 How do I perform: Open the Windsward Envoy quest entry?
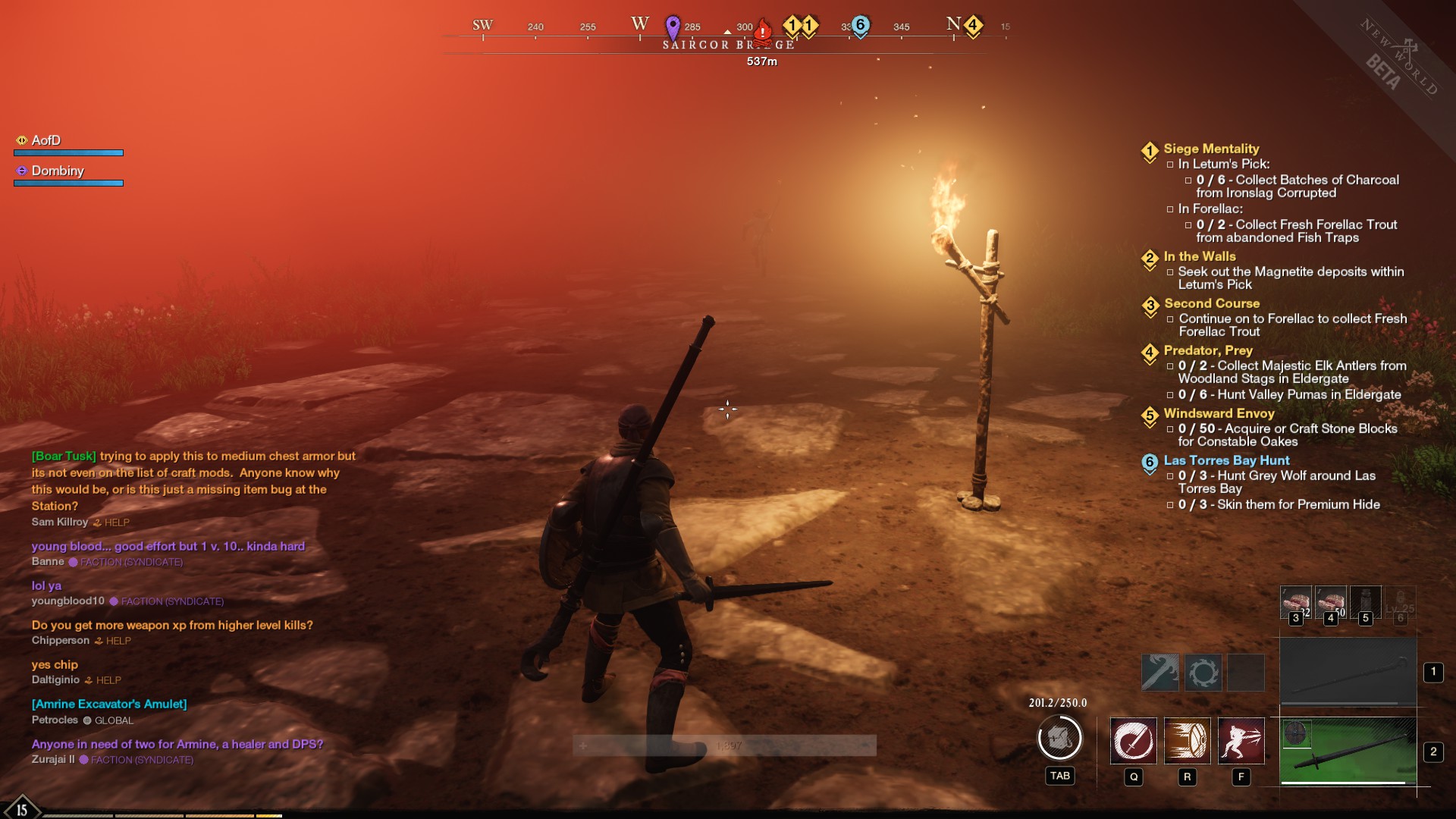coord(1219,414)
